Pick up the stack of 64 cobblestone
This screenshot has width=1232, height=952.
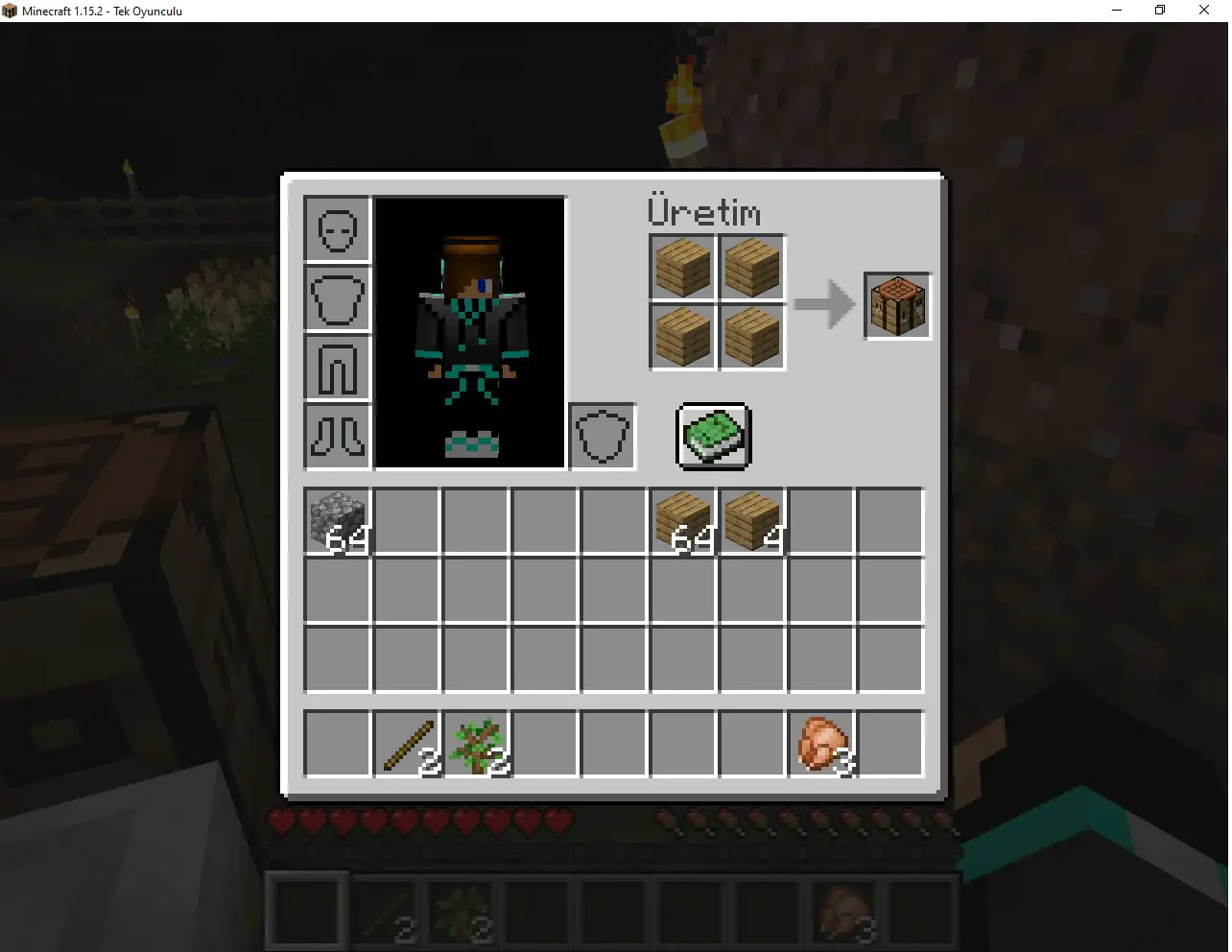click(x=336, y=521)
